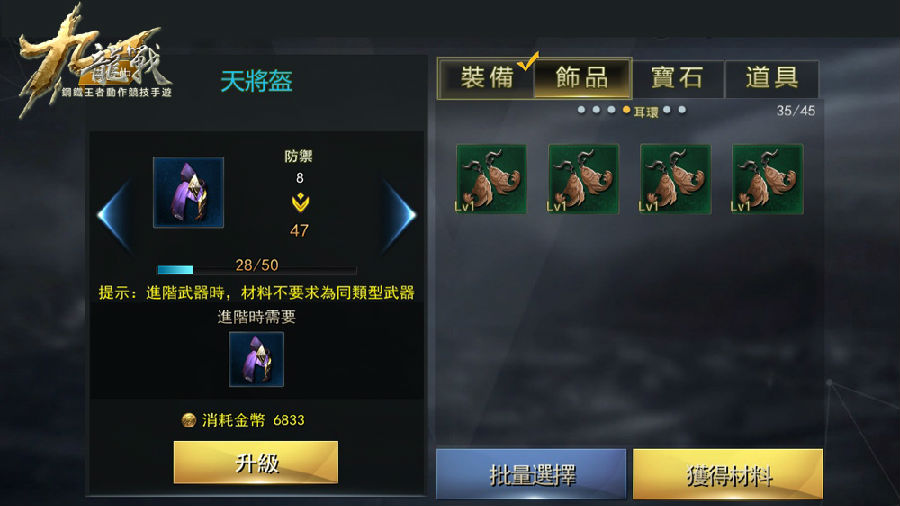
Task: Select the purple helmet equipment icon
Action: point(188,192)
